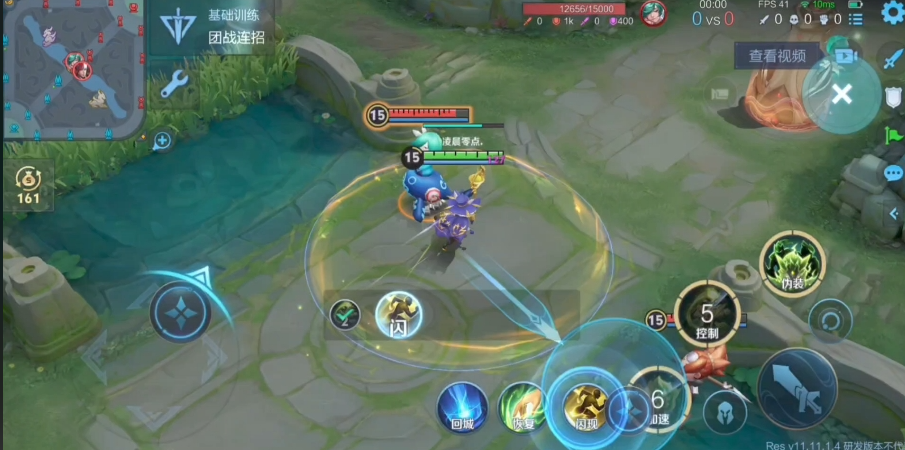Activate the 回城 recall ability

(x=461, y=405)
